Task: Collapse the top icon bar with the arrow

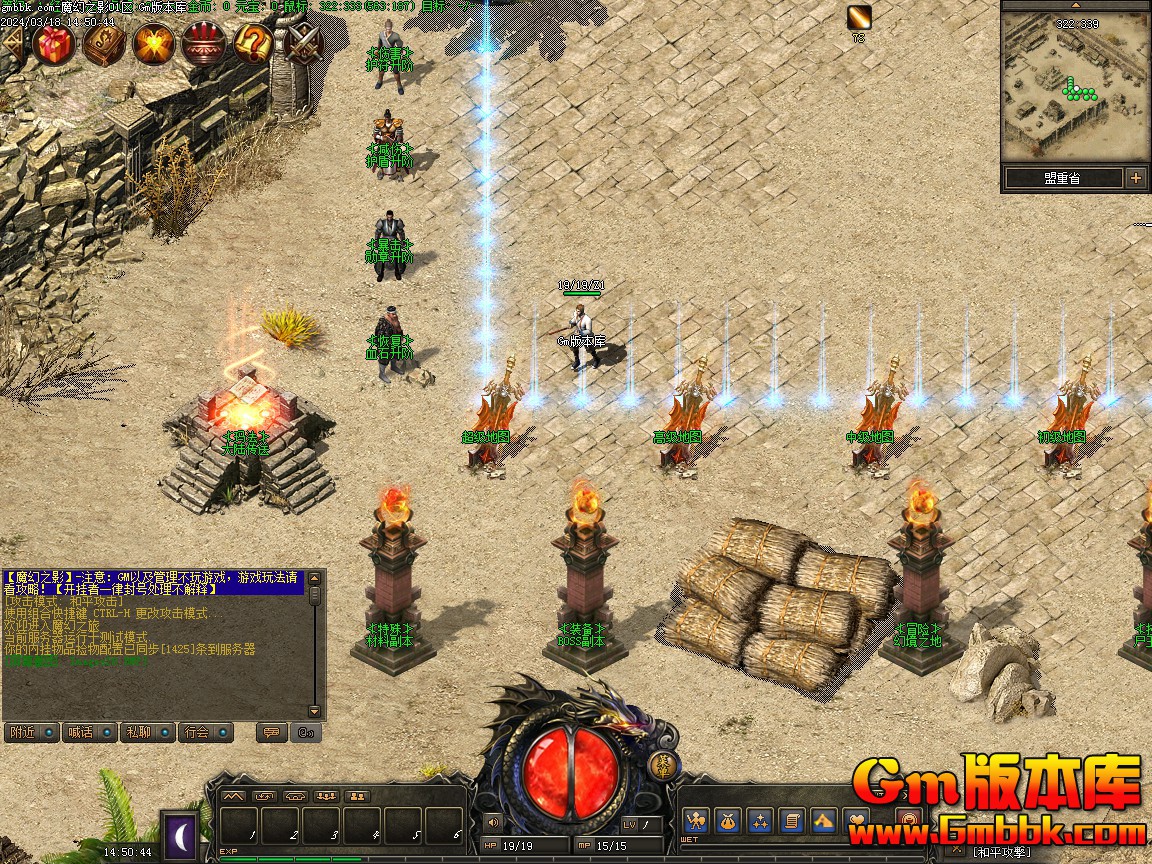Action: point(12,44)
